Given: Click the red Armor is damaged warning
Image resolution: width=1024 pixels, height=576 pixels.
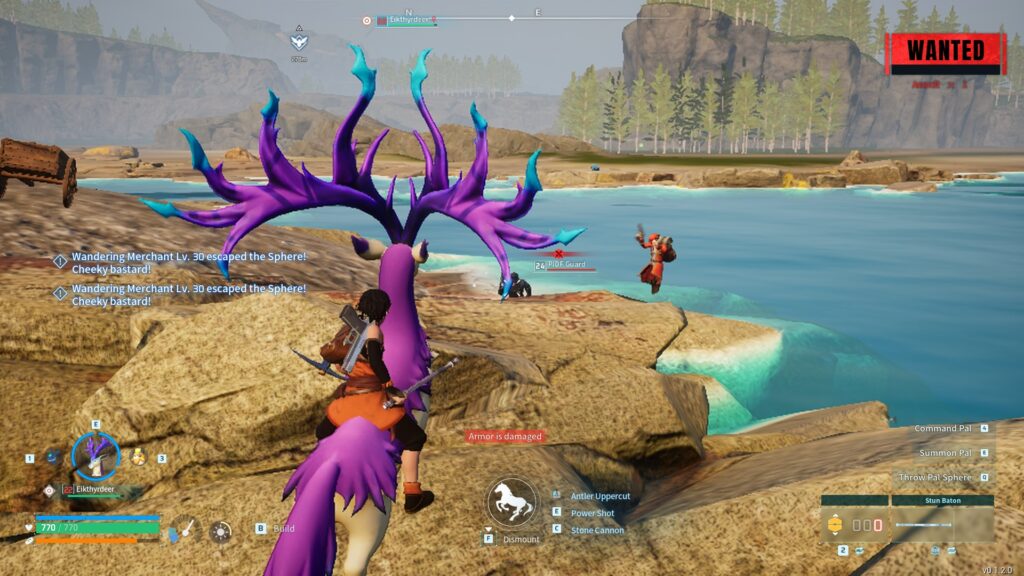Looking at the screenshot, I should pyautogui.click(x=505, y=436).
